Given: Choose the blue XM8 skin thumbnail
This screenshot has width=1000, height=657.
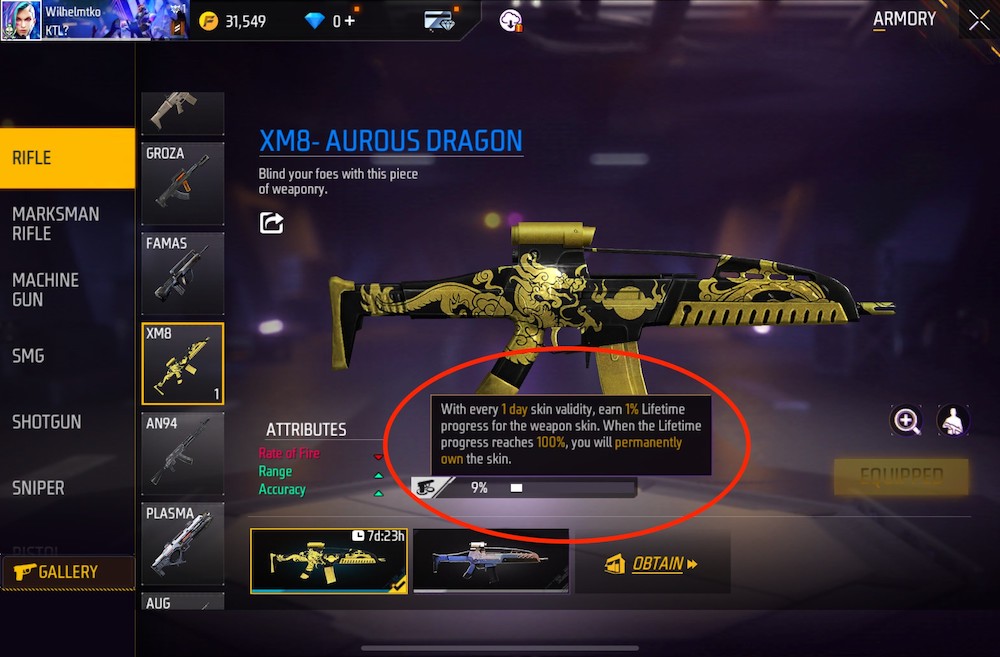Looking at the screenshot, I should (490, 562).
